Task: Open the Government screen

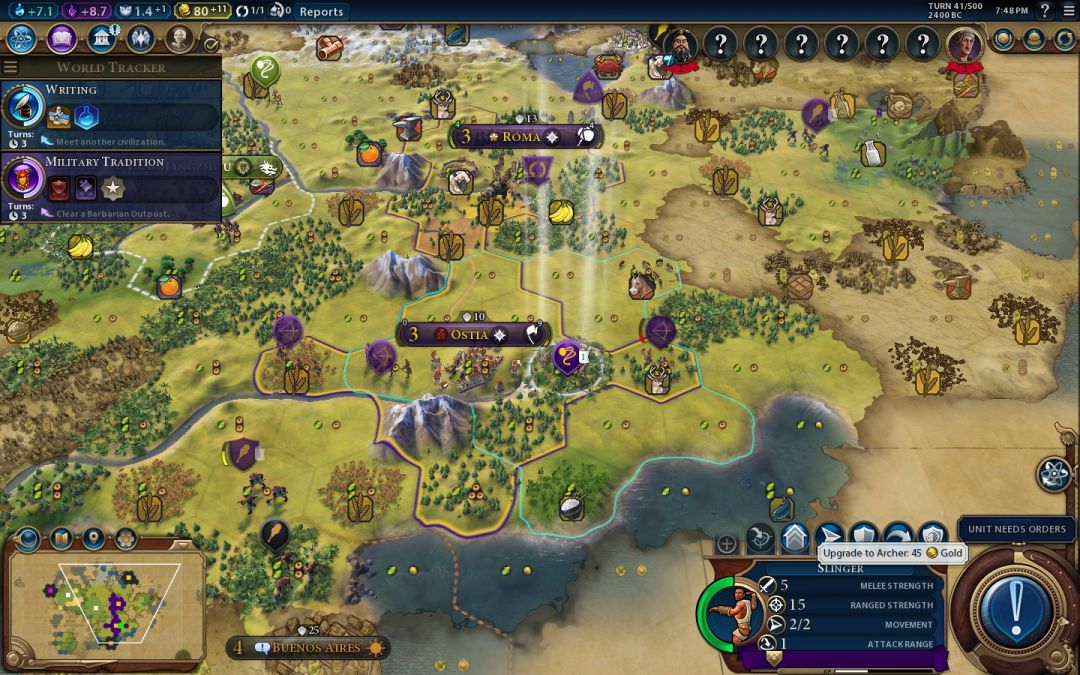Action: coord(100,39)
